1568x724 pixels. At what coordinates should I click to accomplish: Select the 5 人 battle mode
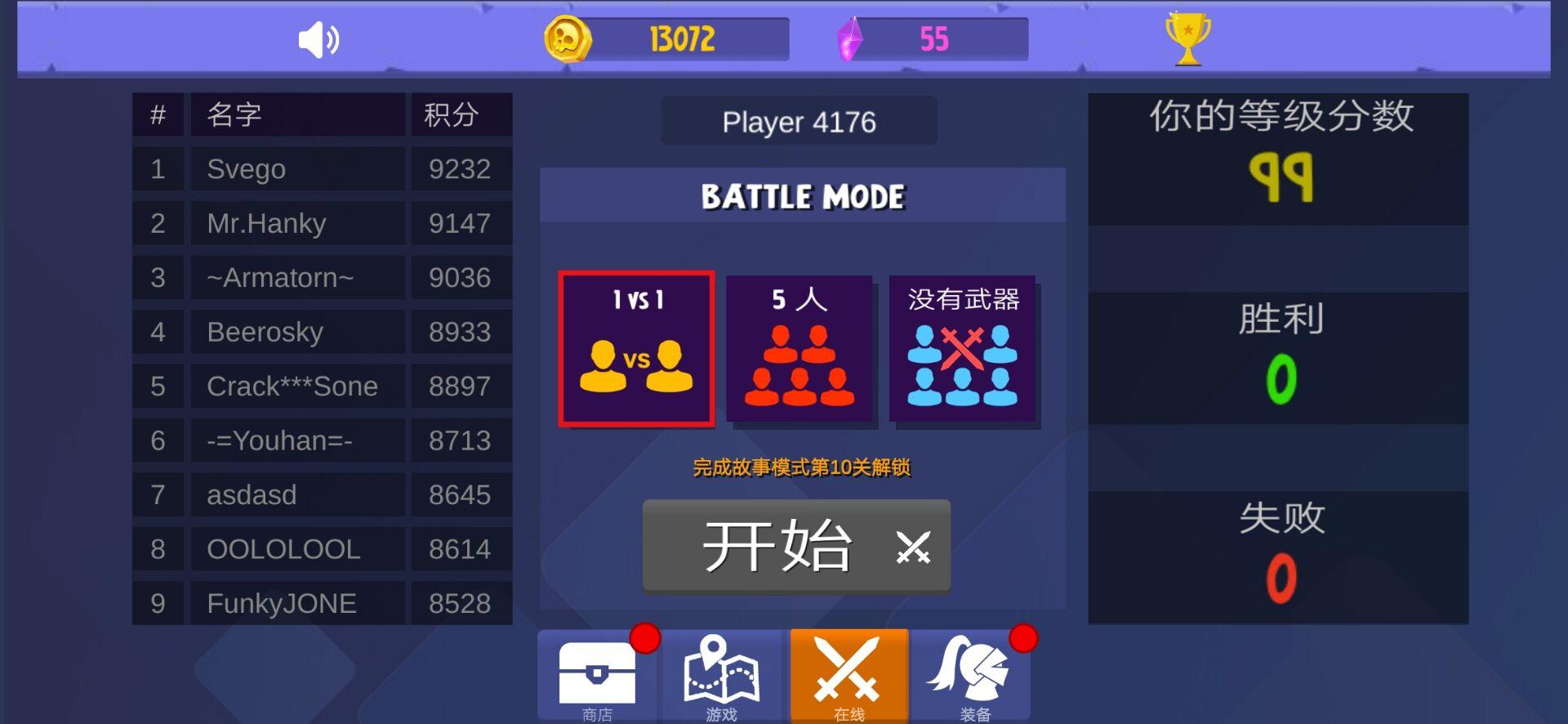[800, 349]
